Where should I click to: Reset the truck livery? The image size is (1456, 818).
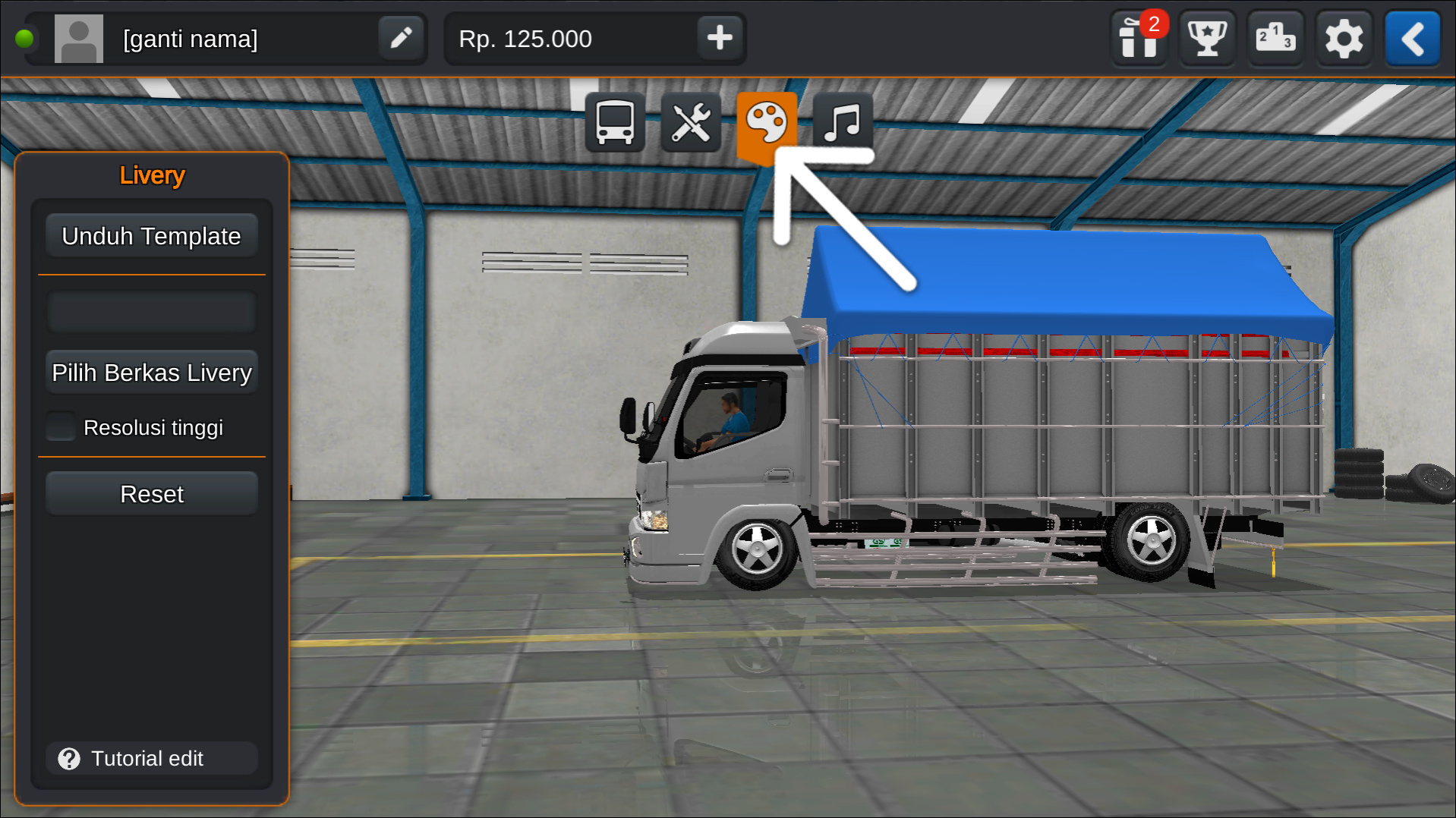point(151,493)
